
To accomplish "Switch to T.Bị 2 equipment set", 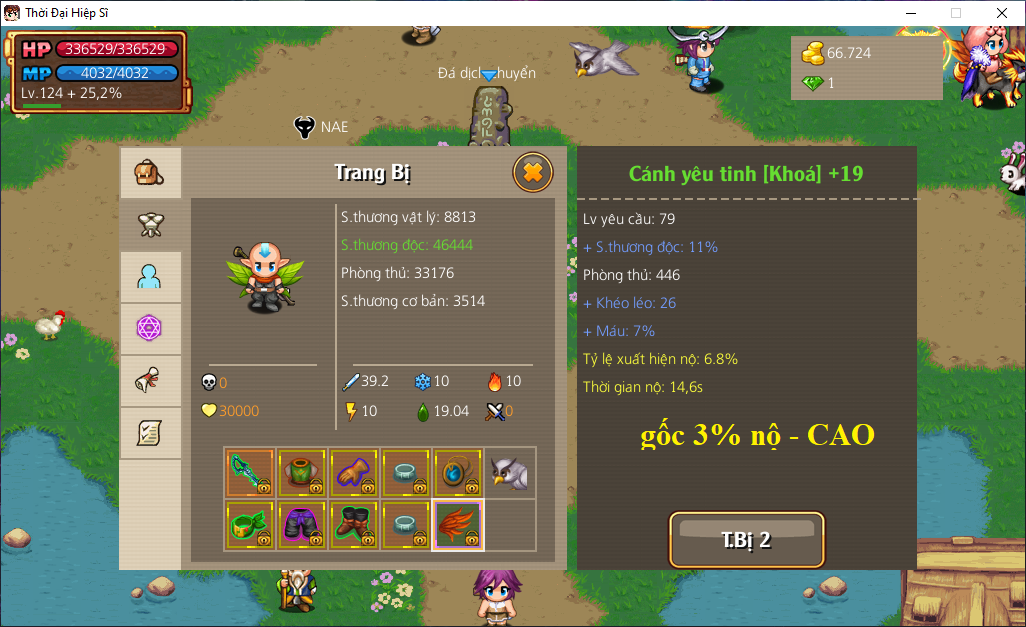I will (746, 540).
